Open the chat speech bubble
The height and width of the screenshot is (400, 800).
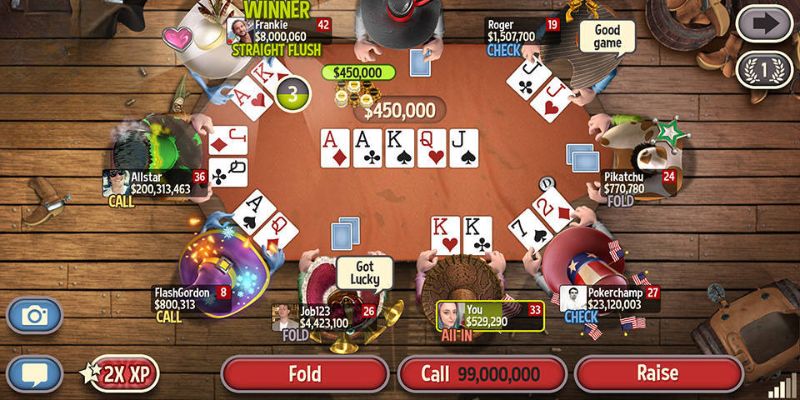[35, 375]
